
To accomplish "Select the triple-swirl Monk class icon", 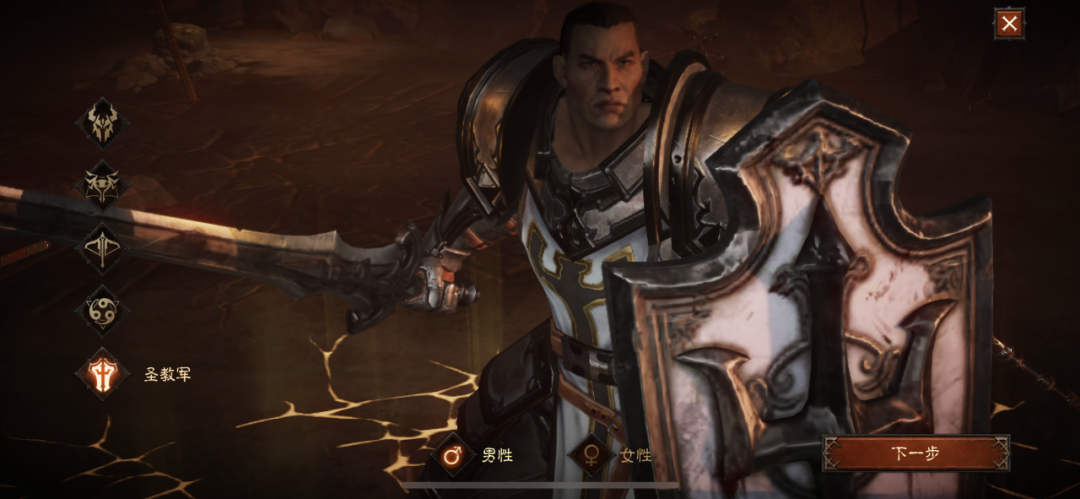I will point(103,310).
